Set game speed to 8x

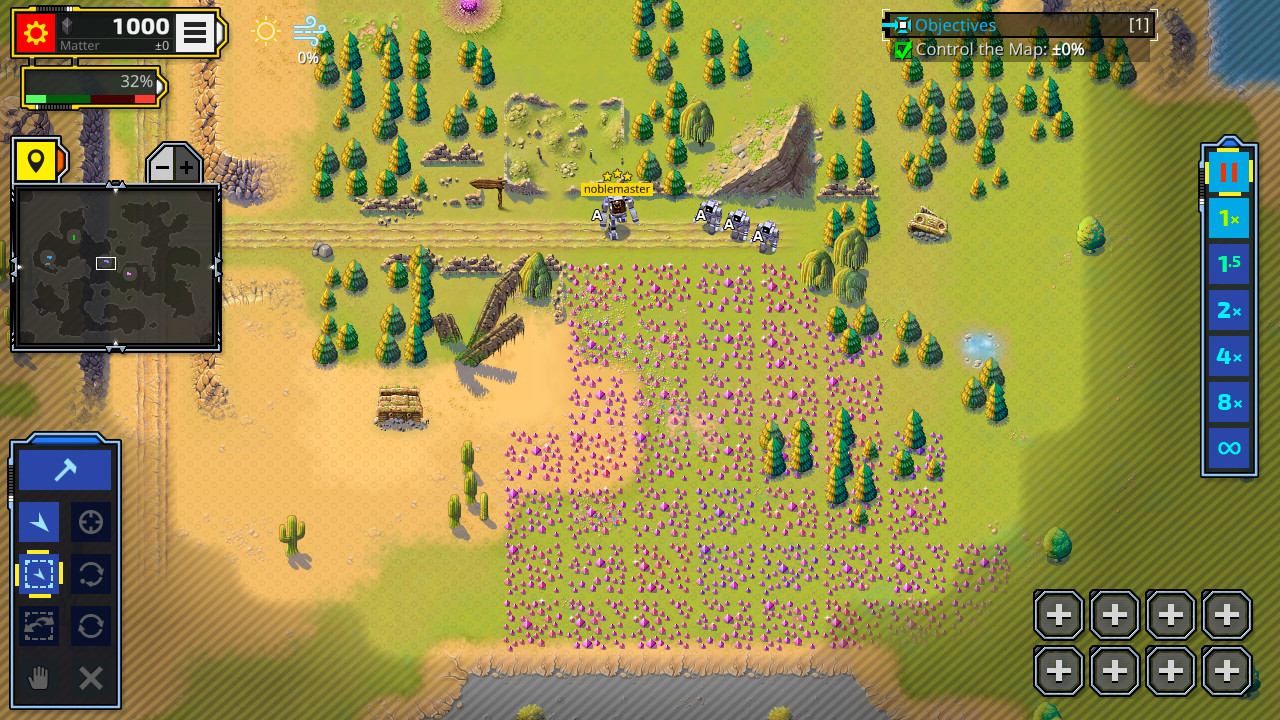click(1228, 402)
